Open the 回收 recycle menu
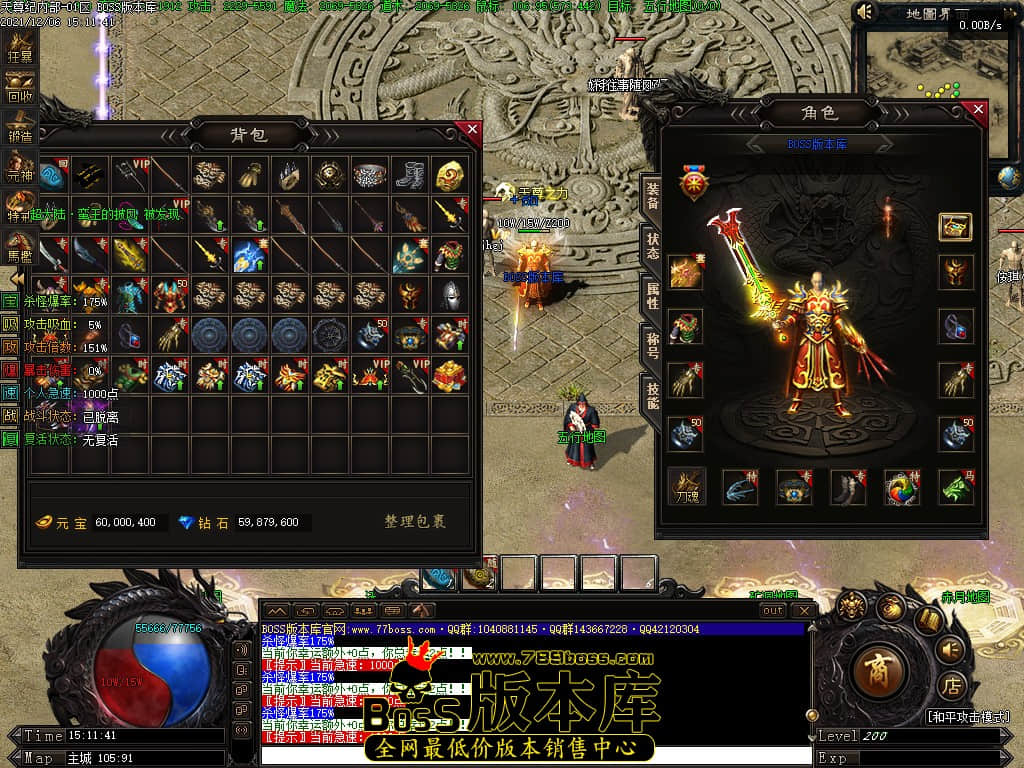1024x768 pixels. (x=20, y=88)
